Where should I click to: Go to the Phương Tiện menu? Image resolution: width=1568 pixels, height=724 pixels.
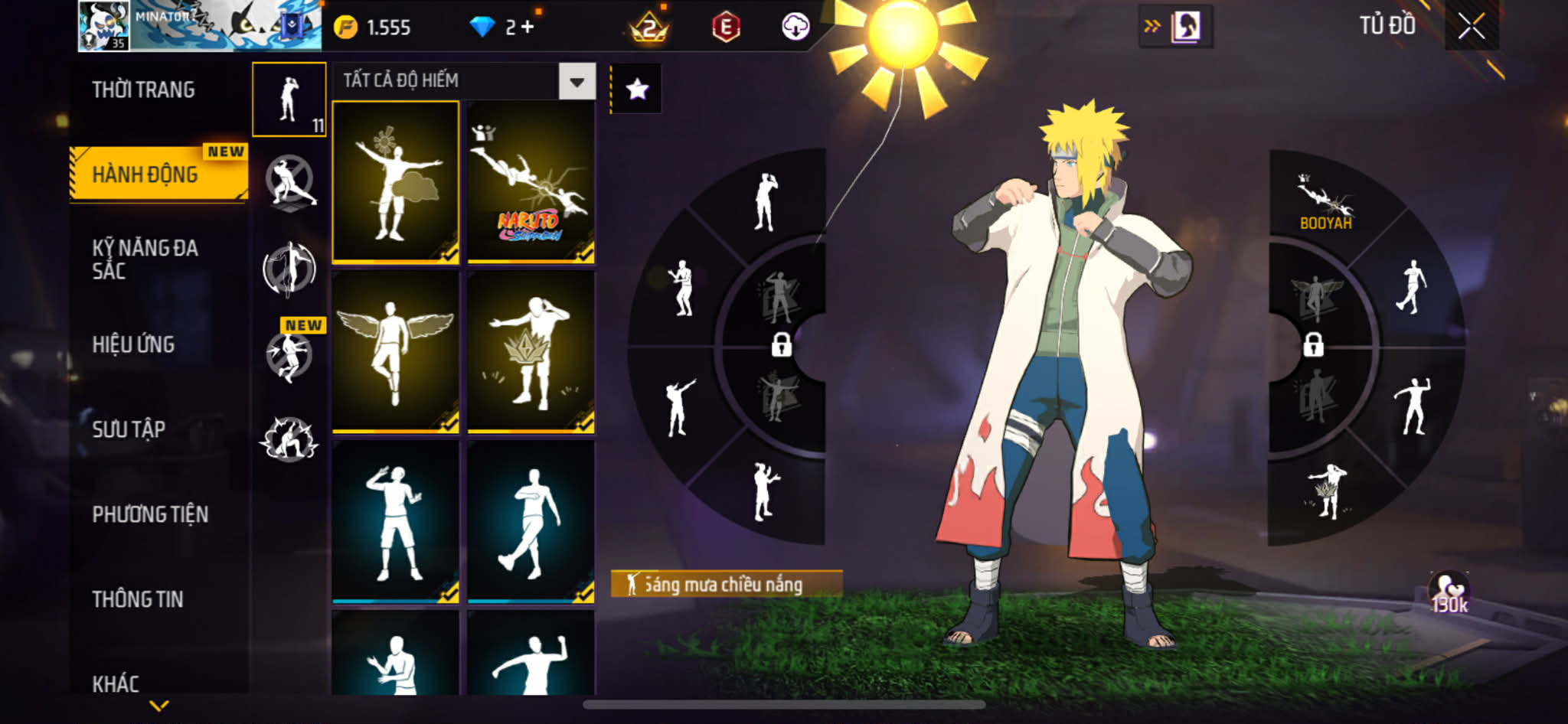point(150,514)
